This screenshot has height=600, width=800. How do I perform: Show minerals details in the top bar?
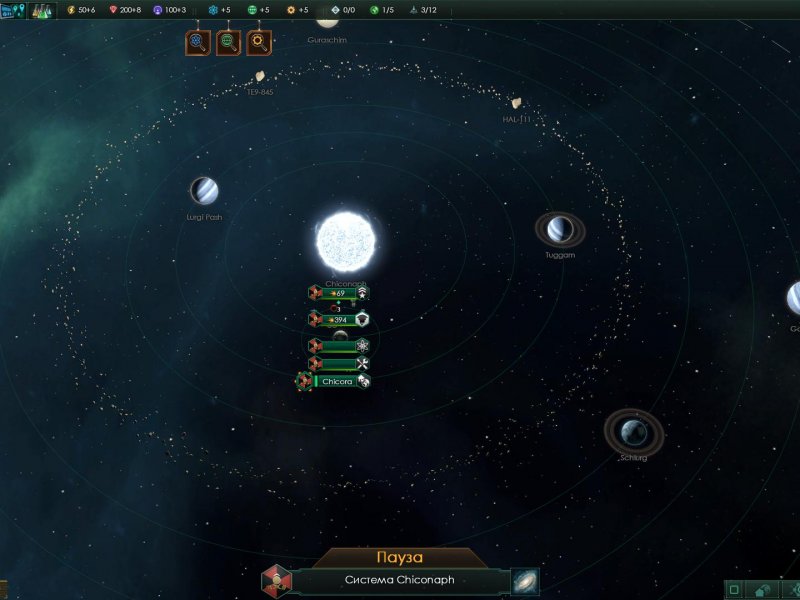tap(123, 10)
